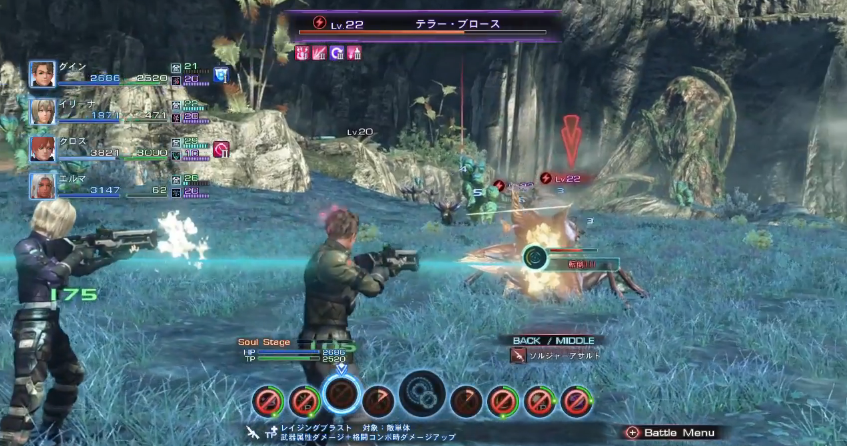The height and width of the screenshot is (446, 847).
Task: Select the enemy's red lightning element icon
Action: tap(320, 21)
